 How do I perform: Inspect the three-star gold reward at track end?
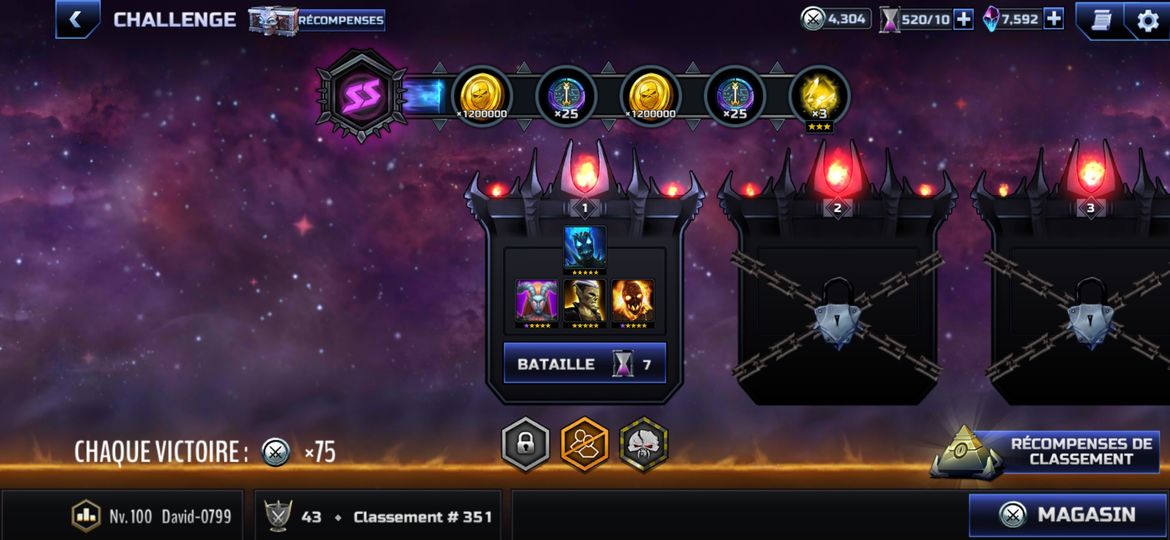[819, 97]
